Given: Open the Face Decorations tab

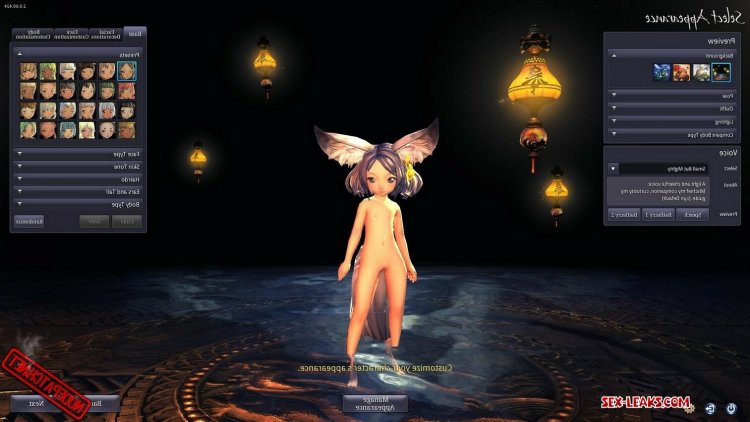Looking at the screenshot, I should pos(106,34).
